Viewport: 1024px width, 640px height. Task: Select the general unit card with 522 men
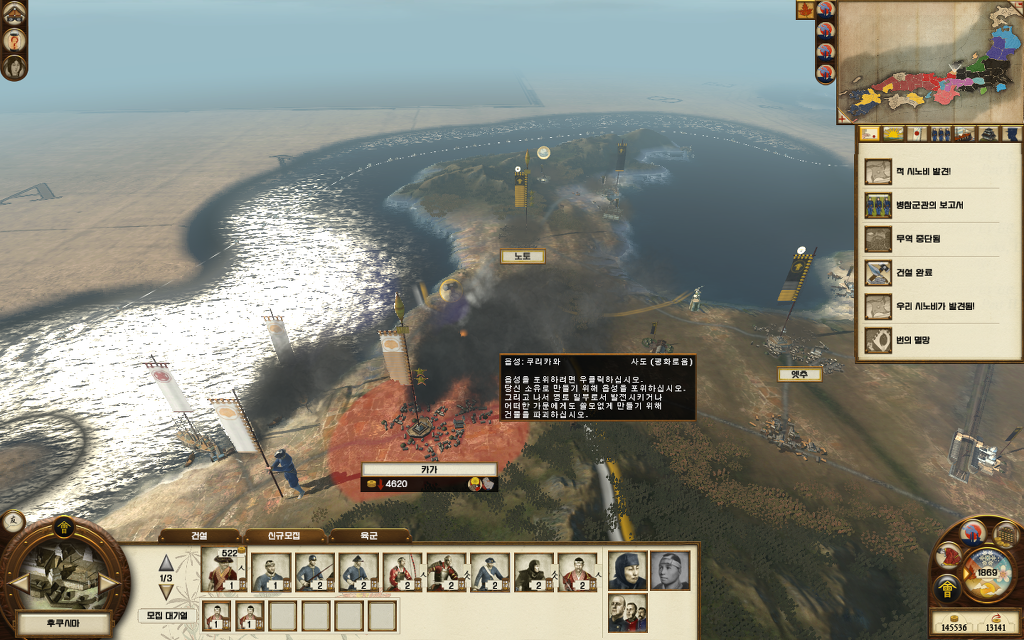pos(225,571)
